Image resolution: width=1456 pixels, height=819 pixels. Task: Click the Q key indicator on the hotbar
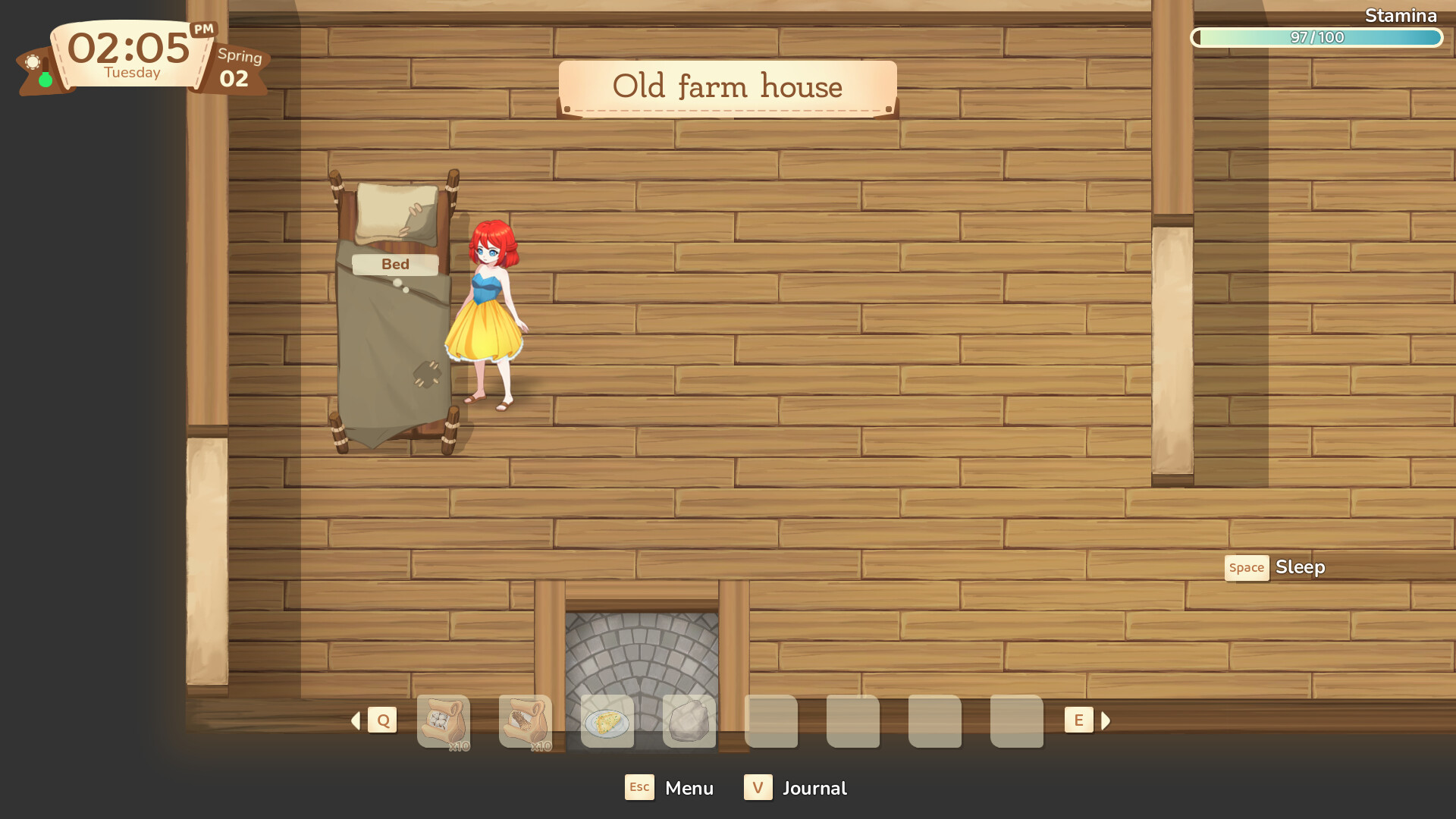[x=383, y=720]
